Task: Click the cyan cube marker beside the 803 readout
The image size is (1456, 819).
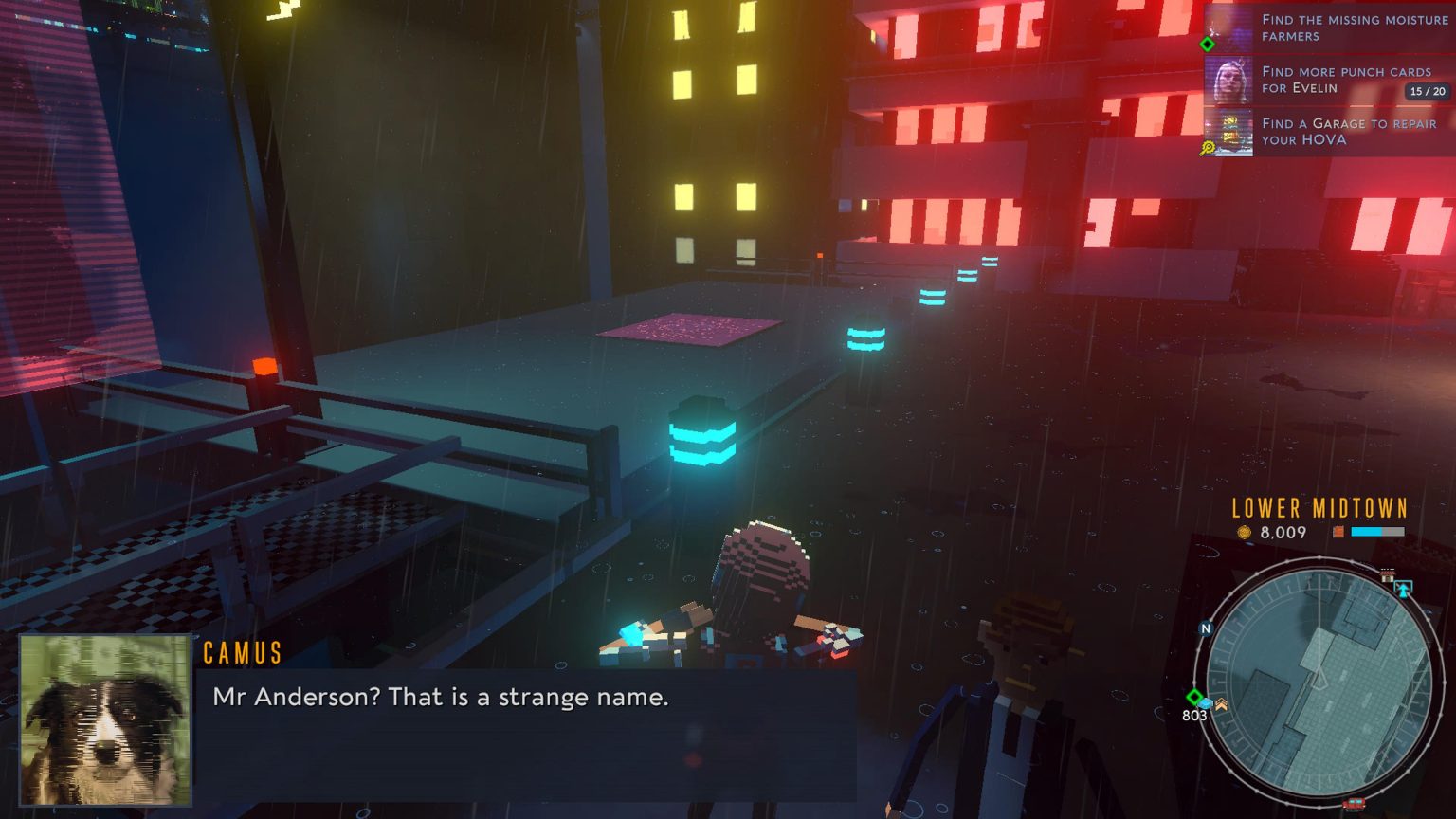Action: tap(1206, 703)
